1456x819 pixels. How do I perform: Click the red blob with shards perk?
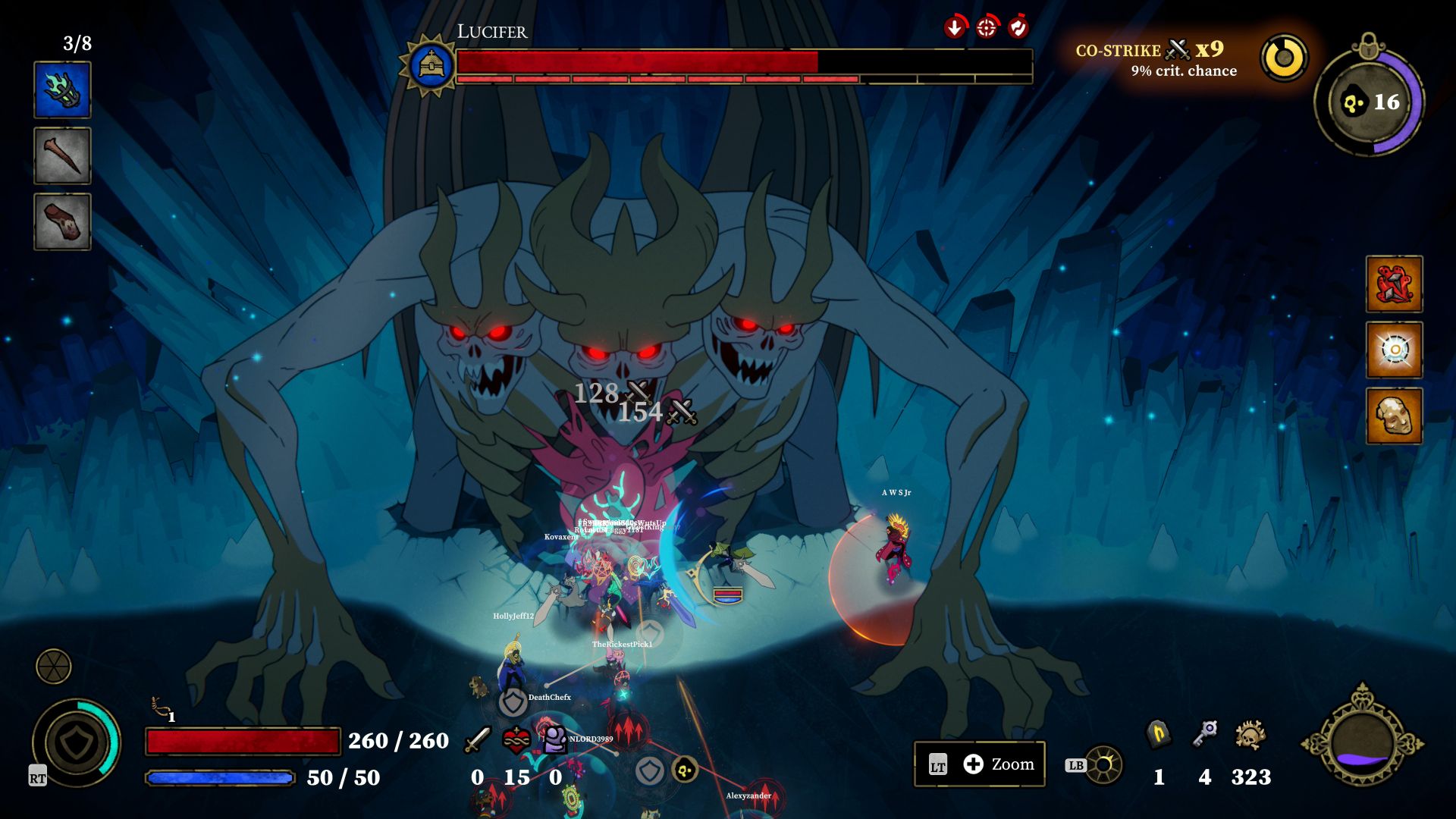[1394, 284]
